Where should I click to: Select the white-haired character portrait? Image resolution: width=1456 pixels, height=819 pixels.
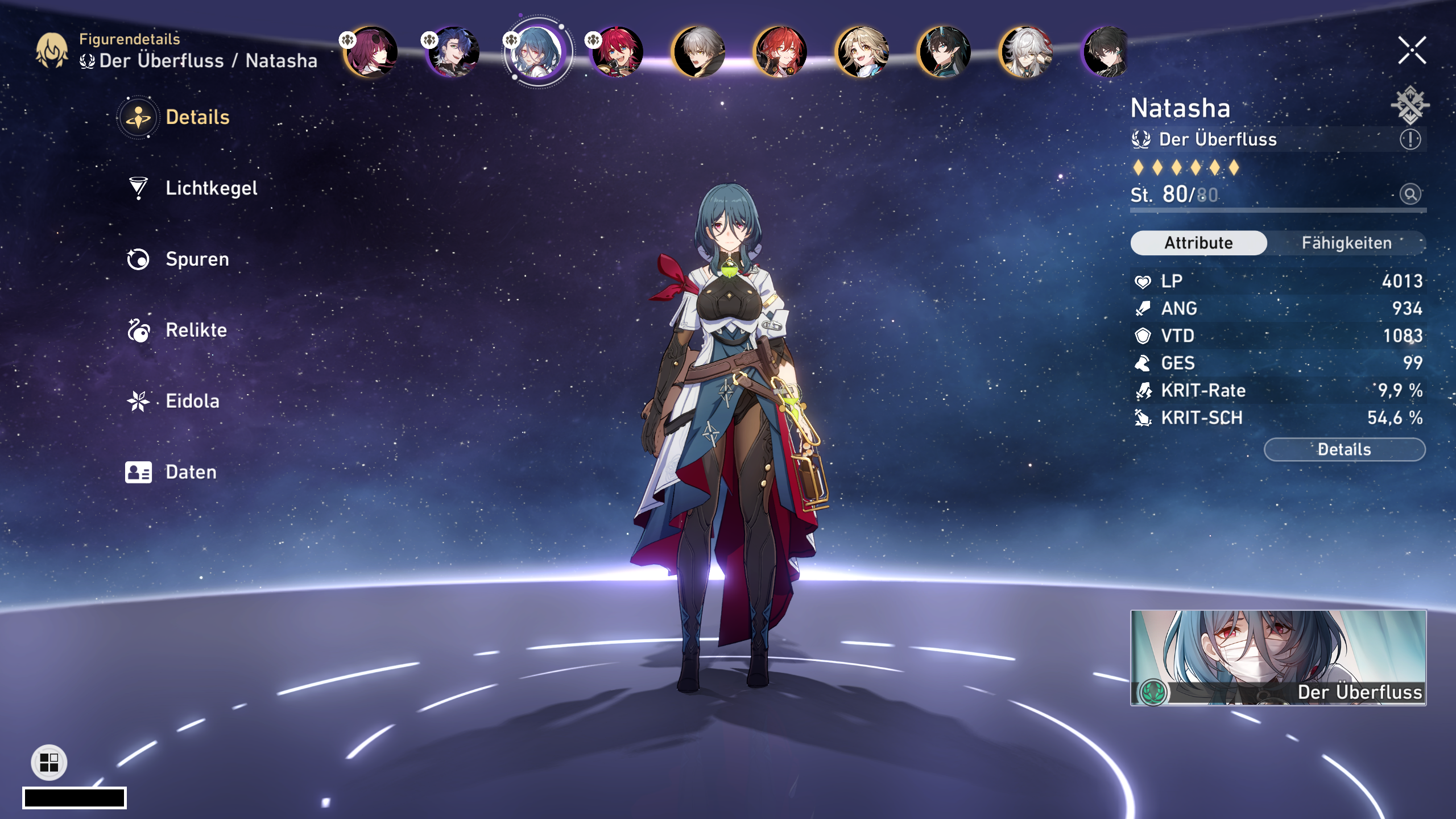(x=1027, y=52)
